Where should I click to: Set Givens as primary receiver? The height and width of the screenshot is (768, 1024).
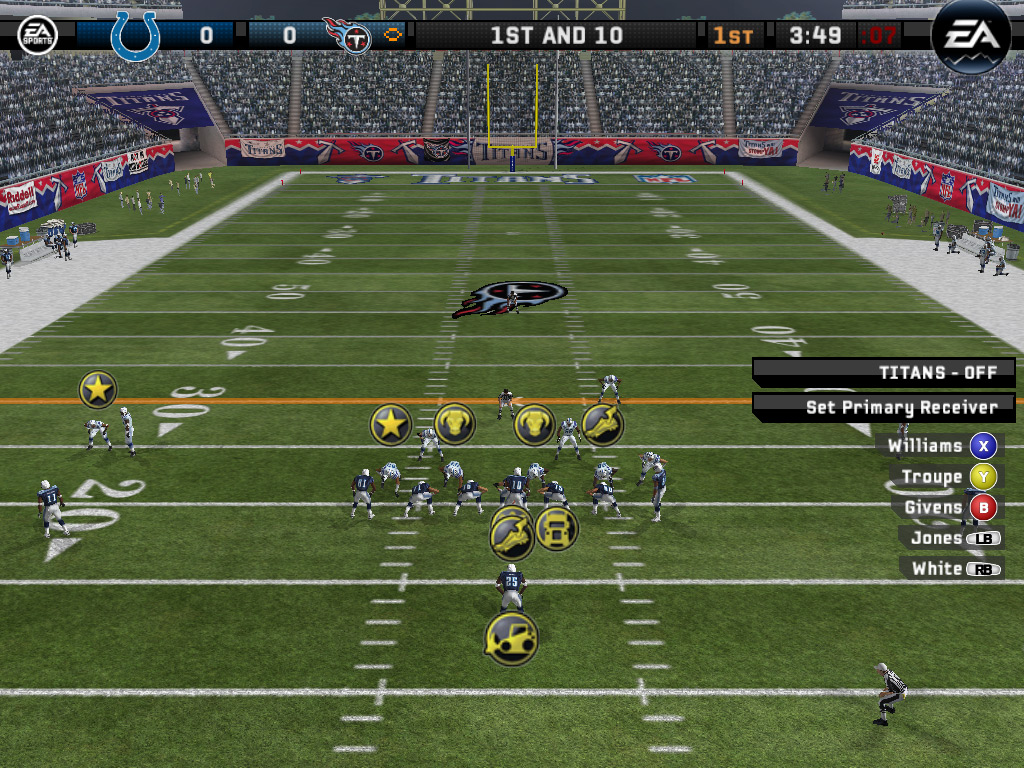pos(983,508)
